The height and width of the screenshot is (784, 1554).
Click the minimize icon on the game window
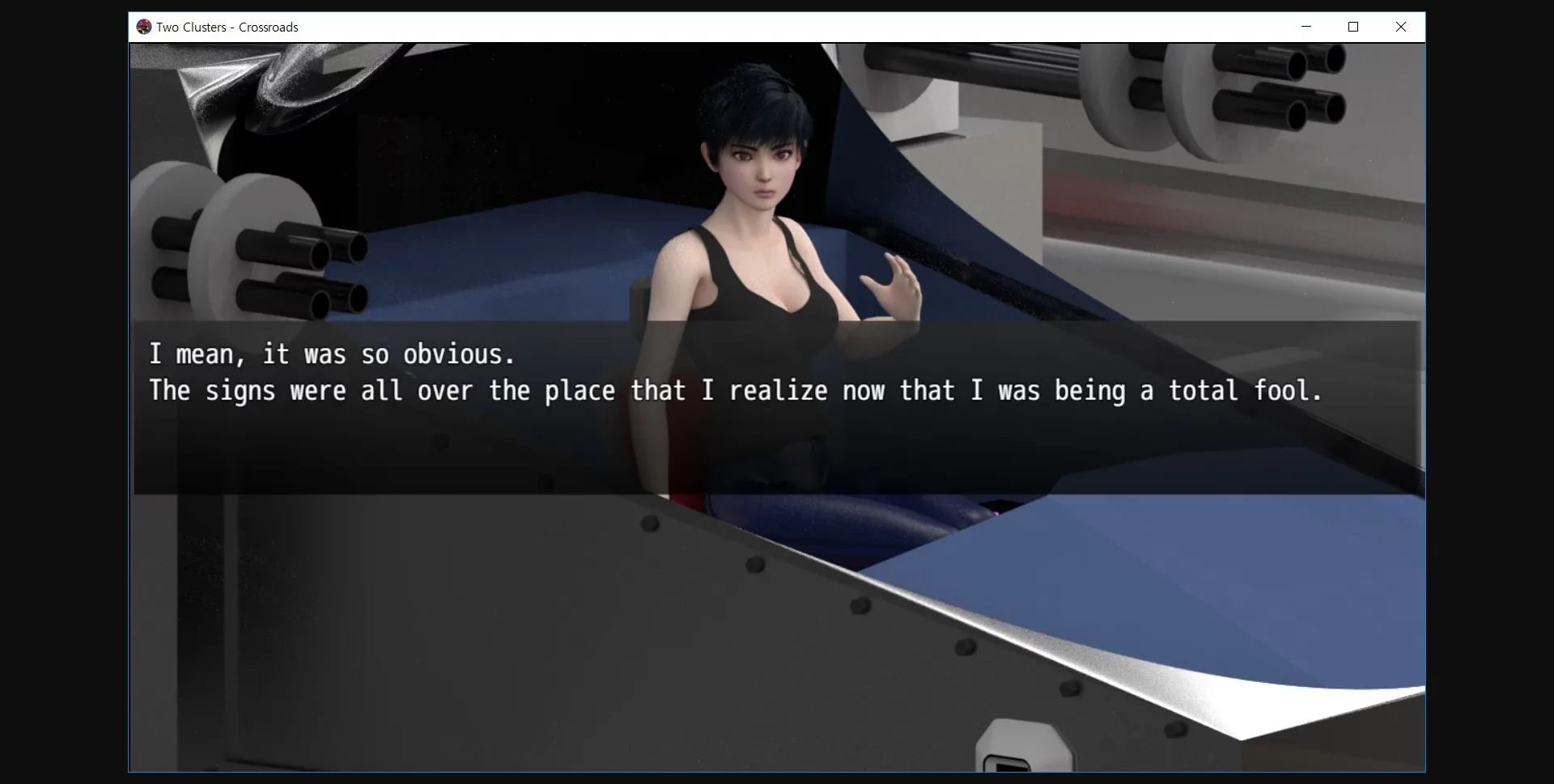pos(1306,27)
